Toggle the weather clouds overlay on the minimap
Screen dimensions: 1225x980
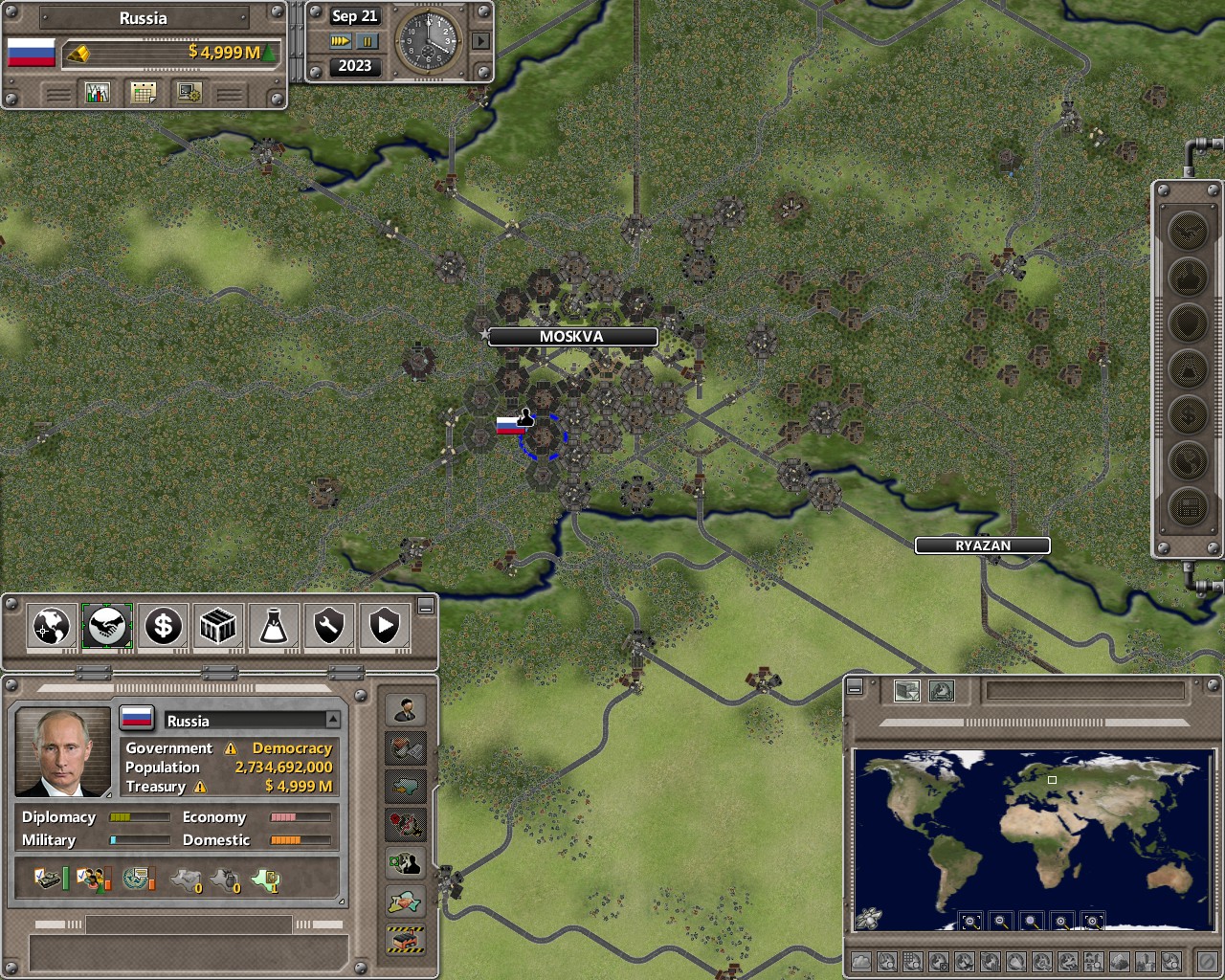point(861,962)
